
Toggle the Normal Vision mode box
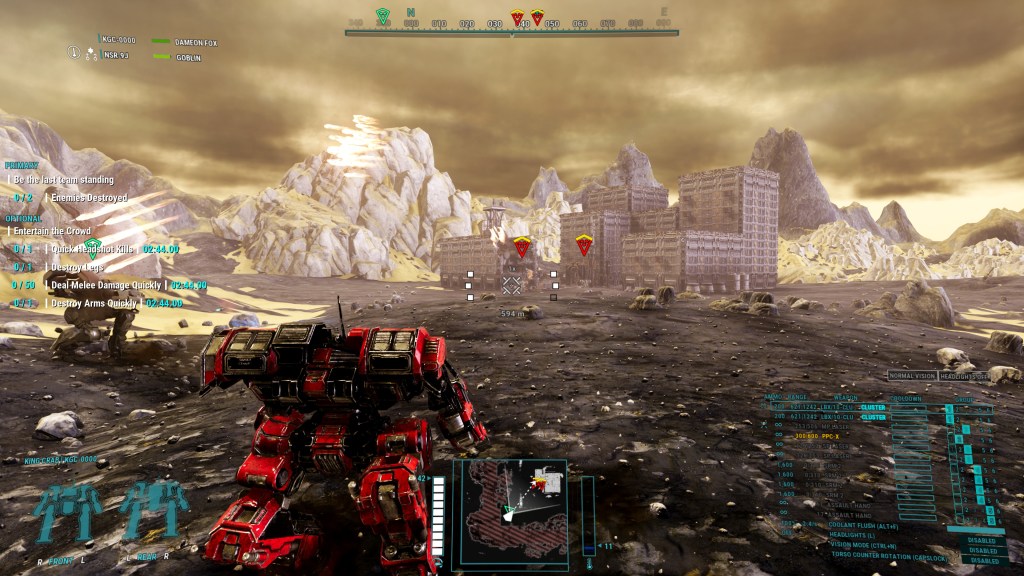(x=912, y=376)
